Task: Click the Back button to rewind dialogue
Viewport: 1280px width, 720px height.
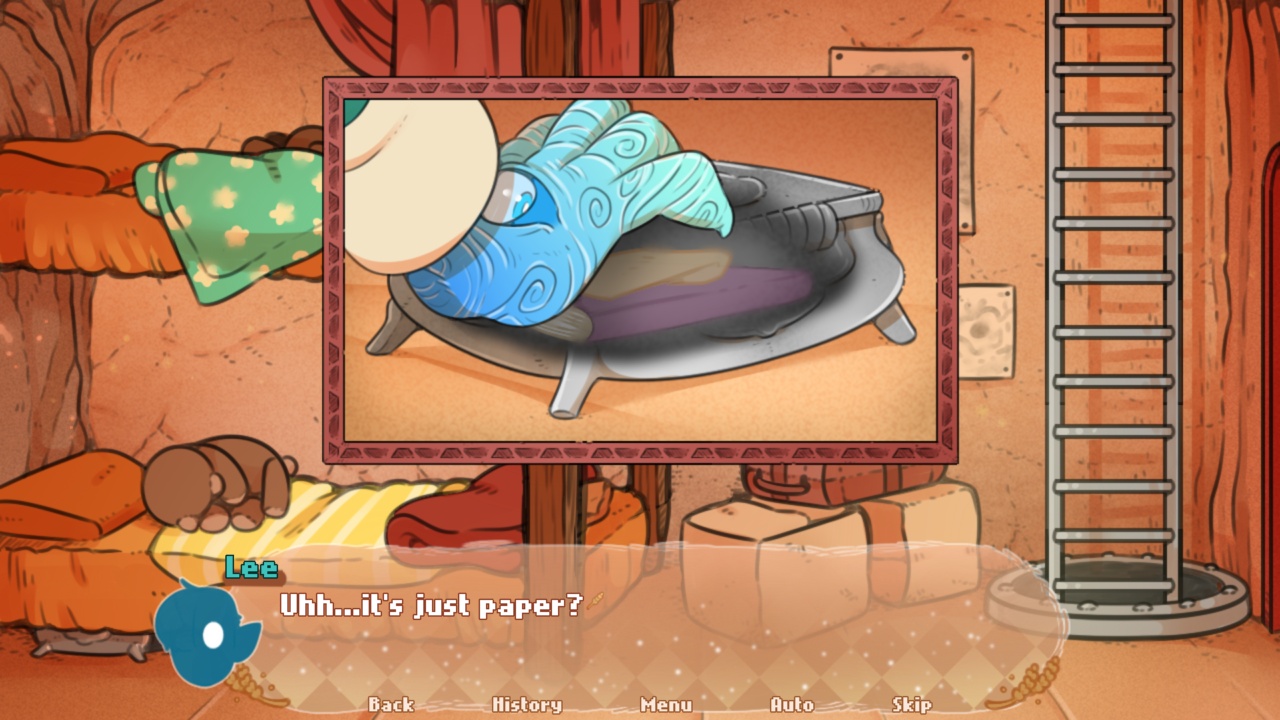Action: pos(392,705)
